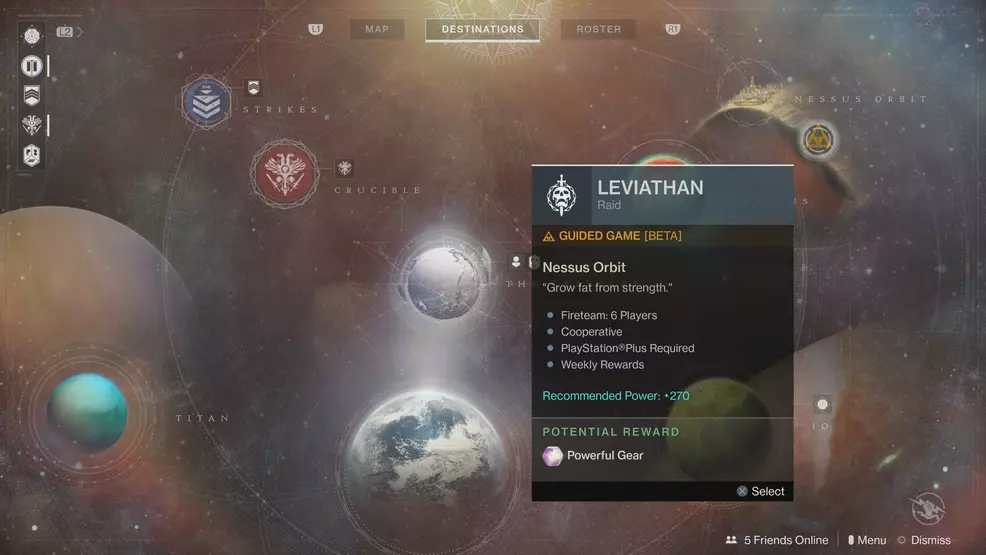The width and height of the screenshot is (986, 555).
Task: Open the Roster tab
Action: [598, 29]
